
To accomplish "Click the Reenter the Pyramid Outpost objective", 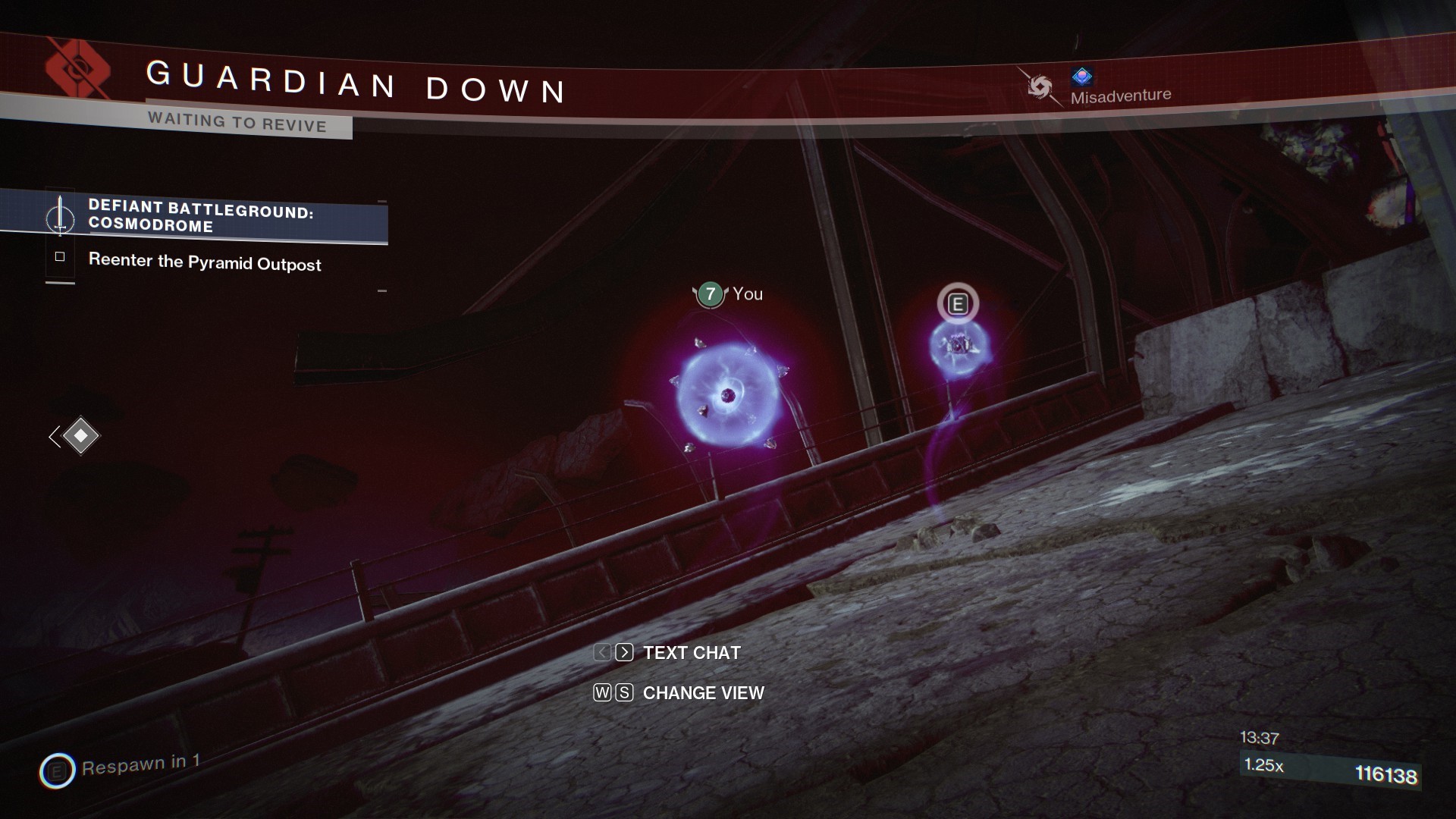I will click(204, 262).
